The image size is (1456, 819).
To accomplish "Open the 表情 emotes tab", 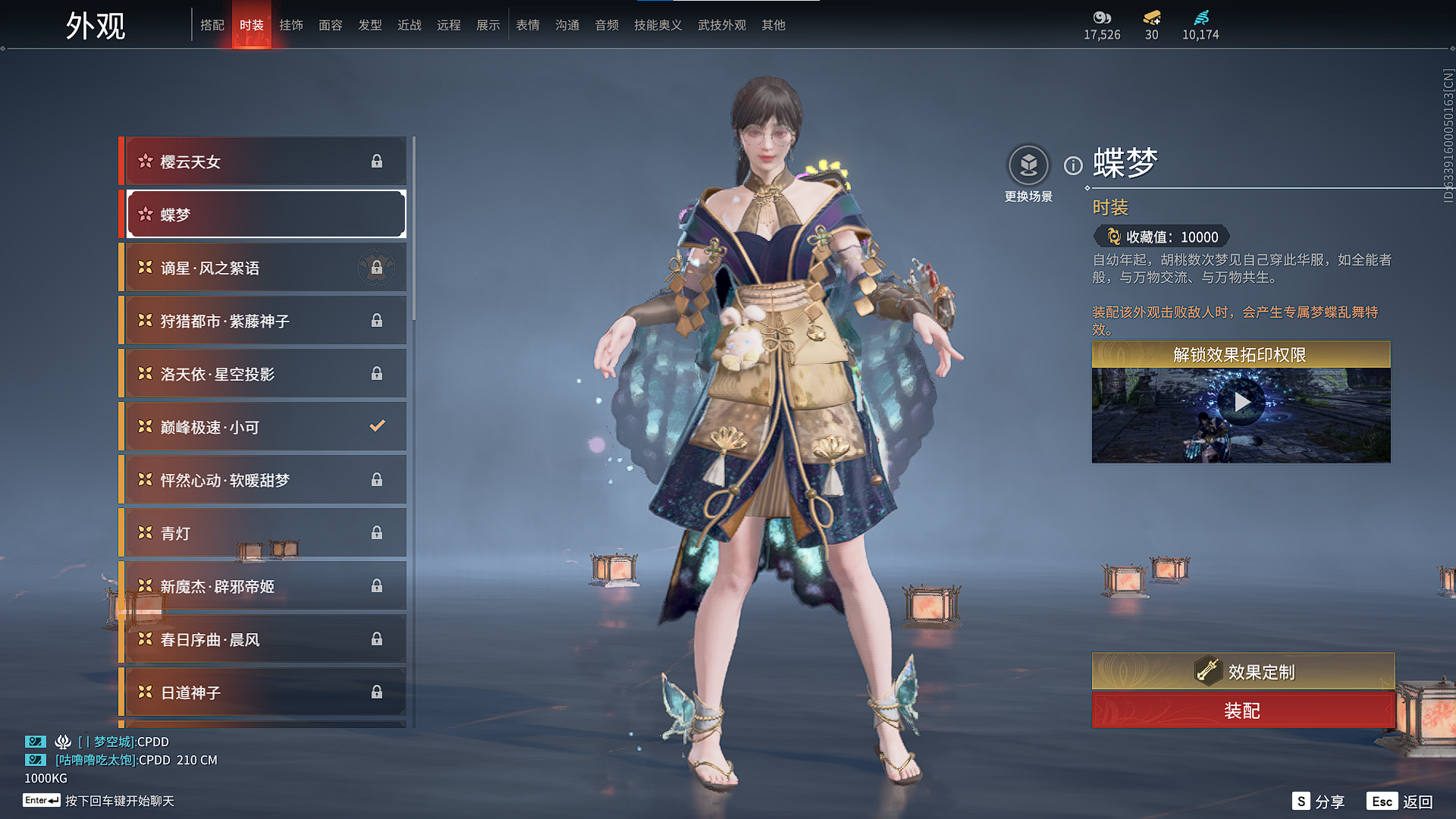I will coord(528,25).
